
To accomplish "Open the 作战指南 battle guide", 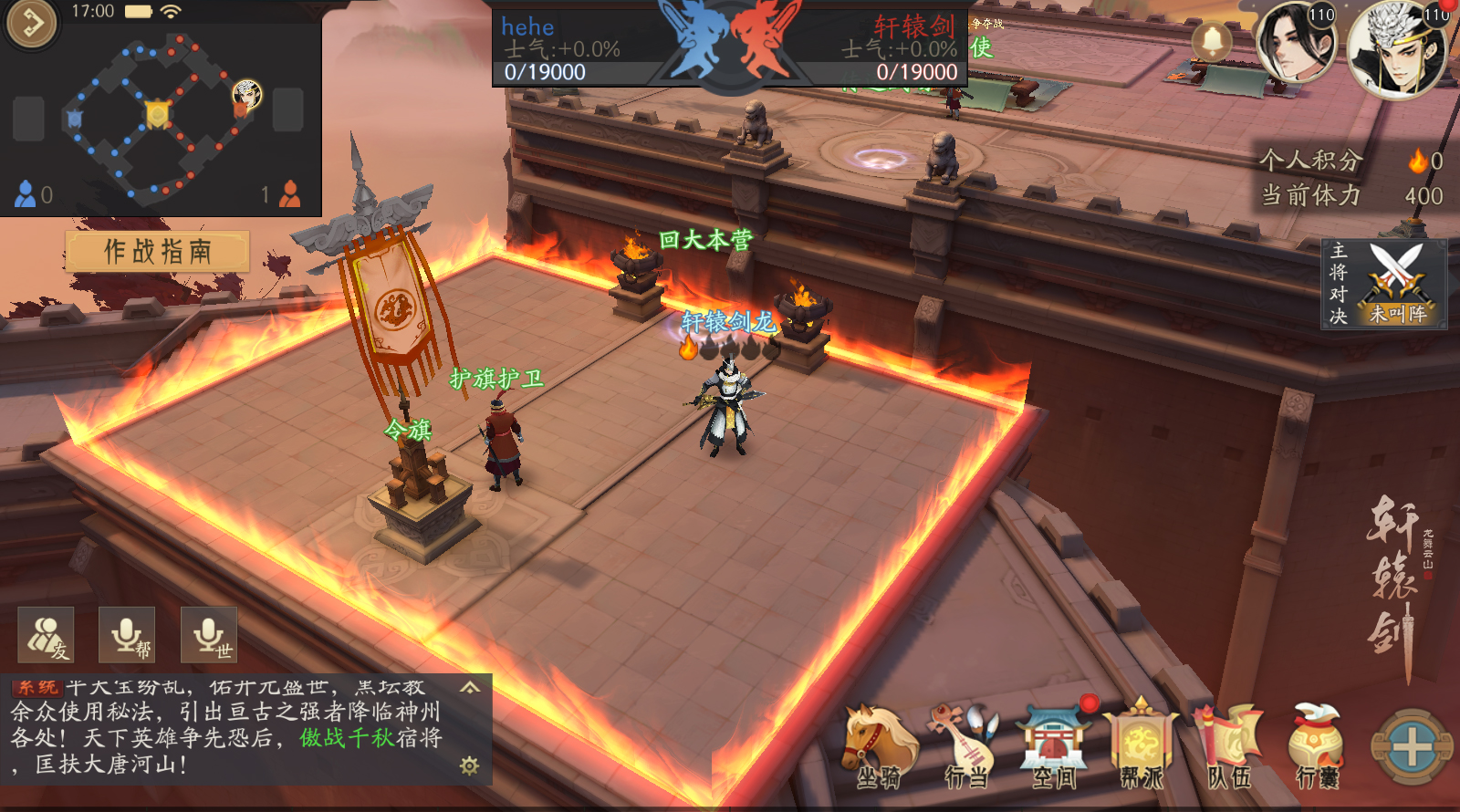I will click(x=157, y=251).
